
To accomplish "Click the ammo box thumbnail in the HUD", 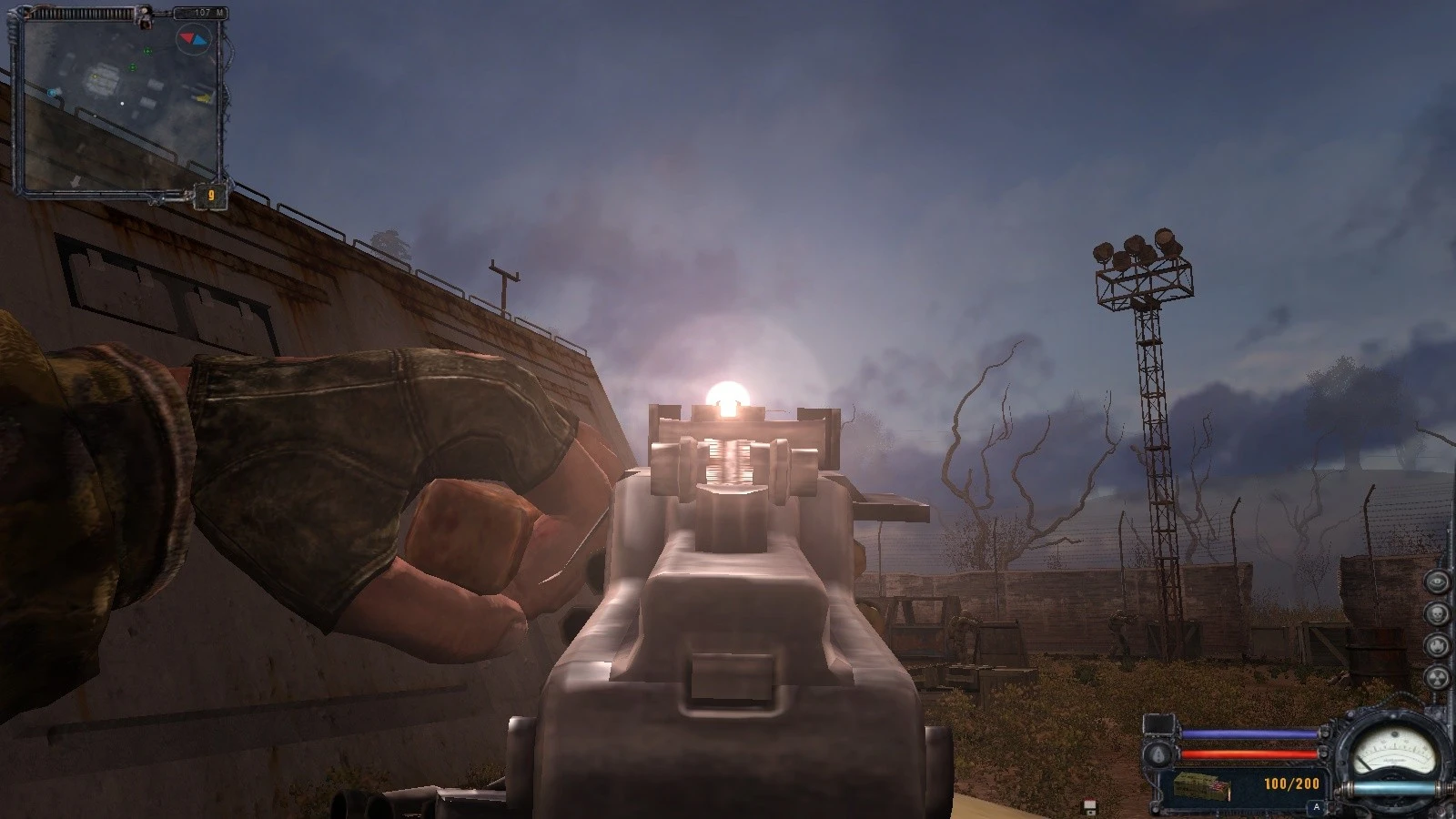I will (x=1202, y=785).
